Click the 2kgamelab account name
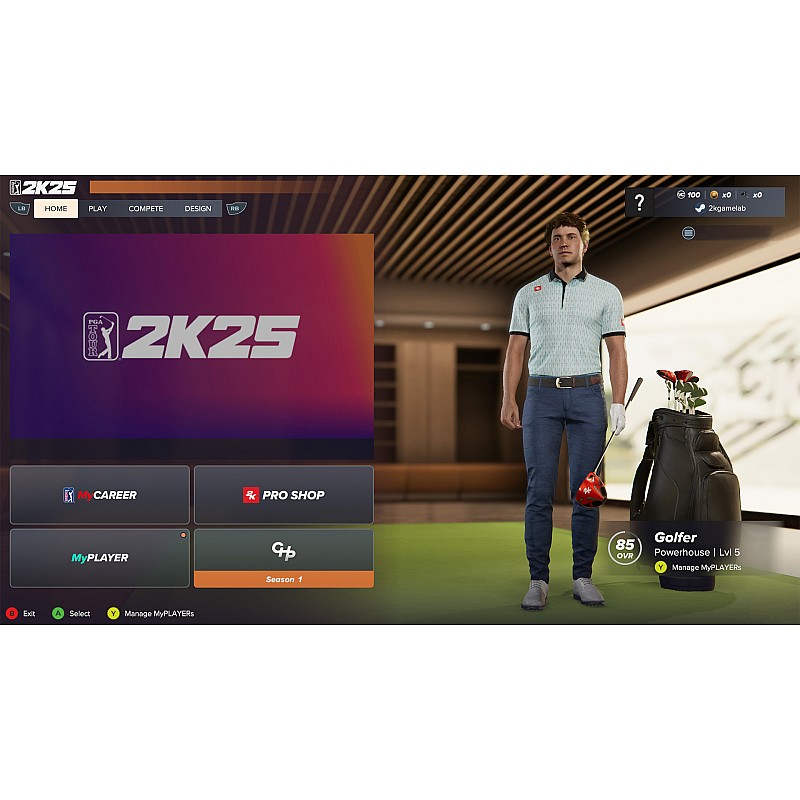This screenshot has height=800, width=800. click(727, 208)
